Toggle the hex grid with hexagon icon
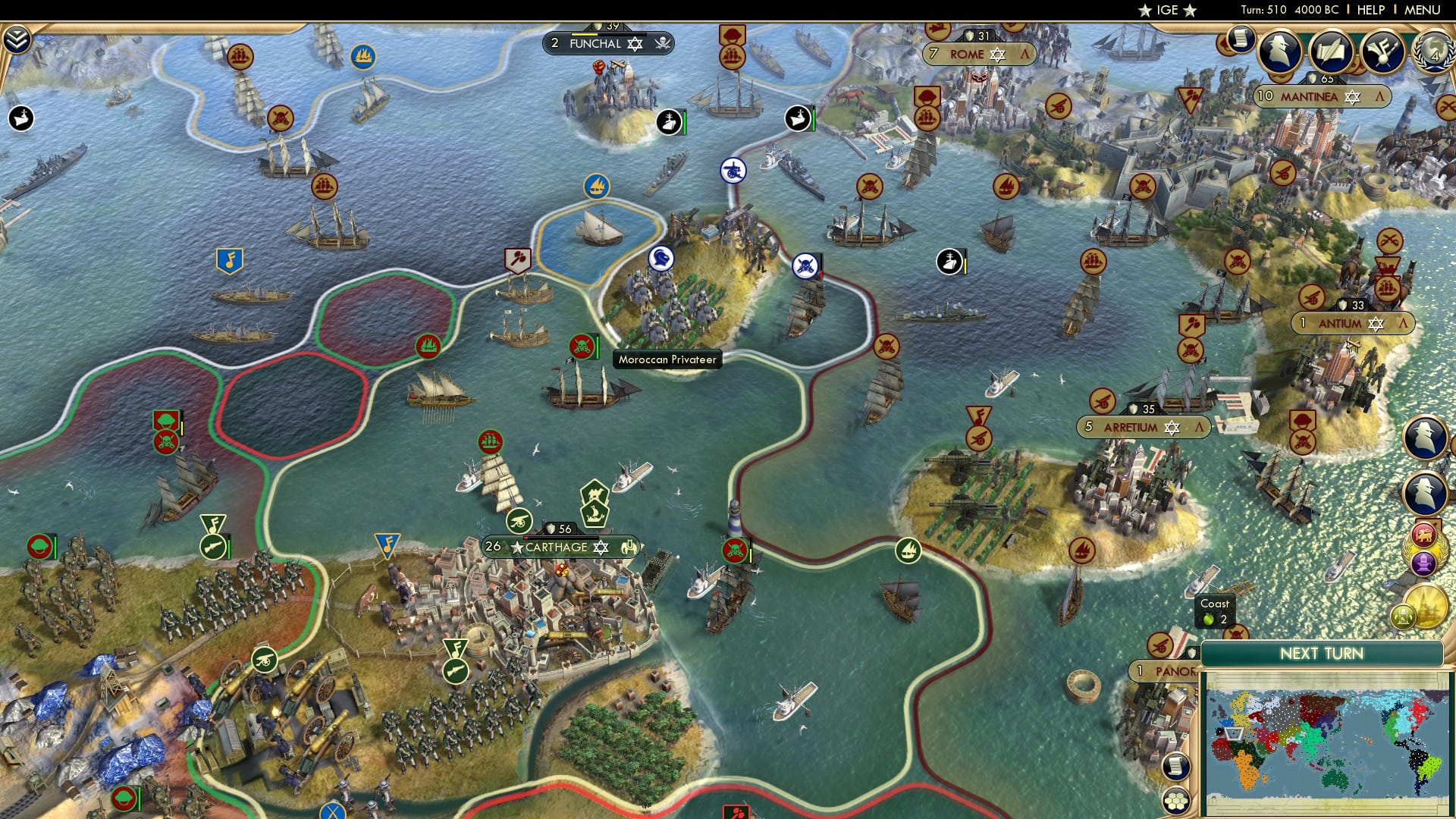The width and height of the screenshot is (1456, 819). 1176,800
